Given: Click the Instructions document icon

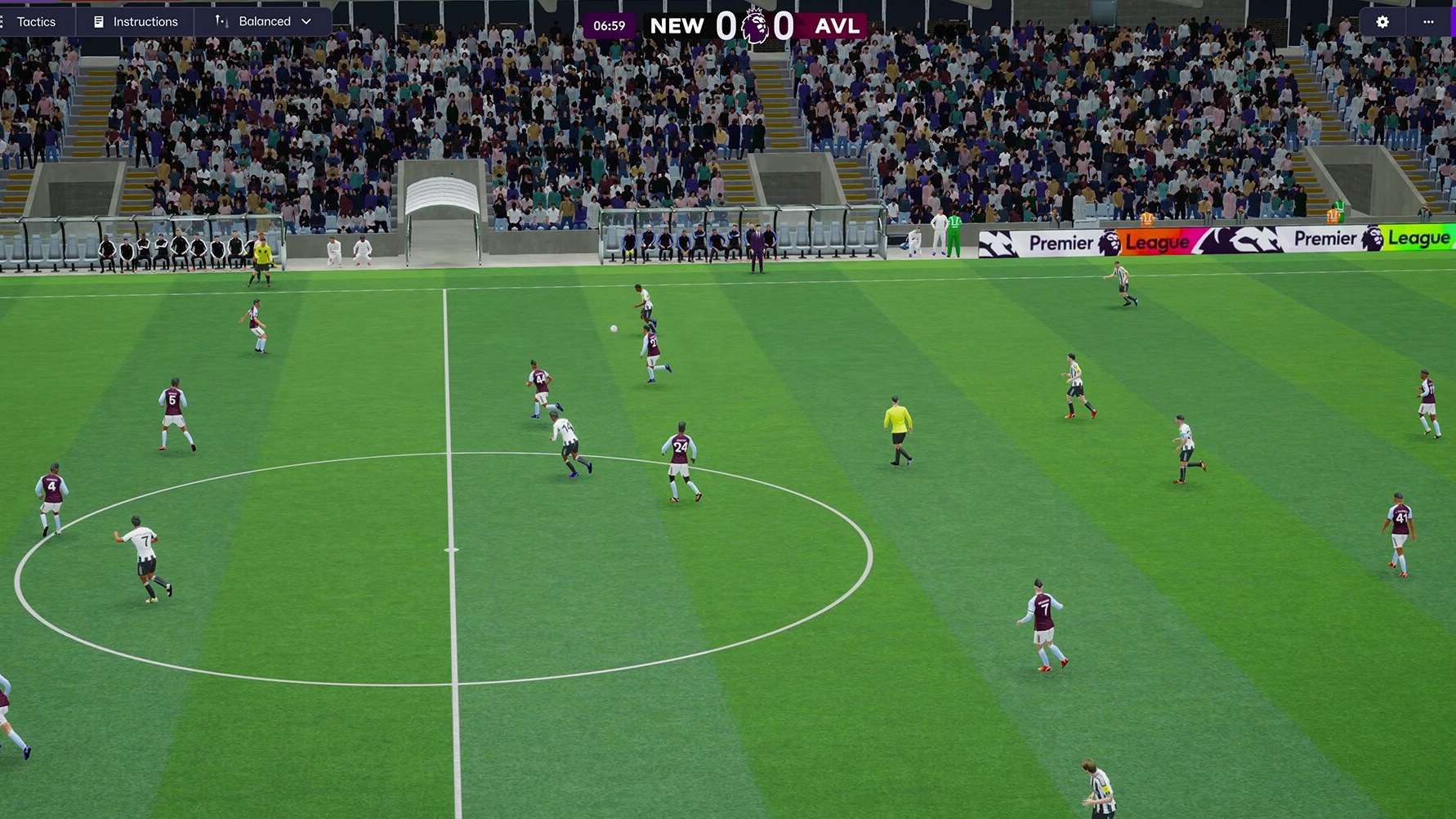Looking at the screenshot, I should 100,21.
